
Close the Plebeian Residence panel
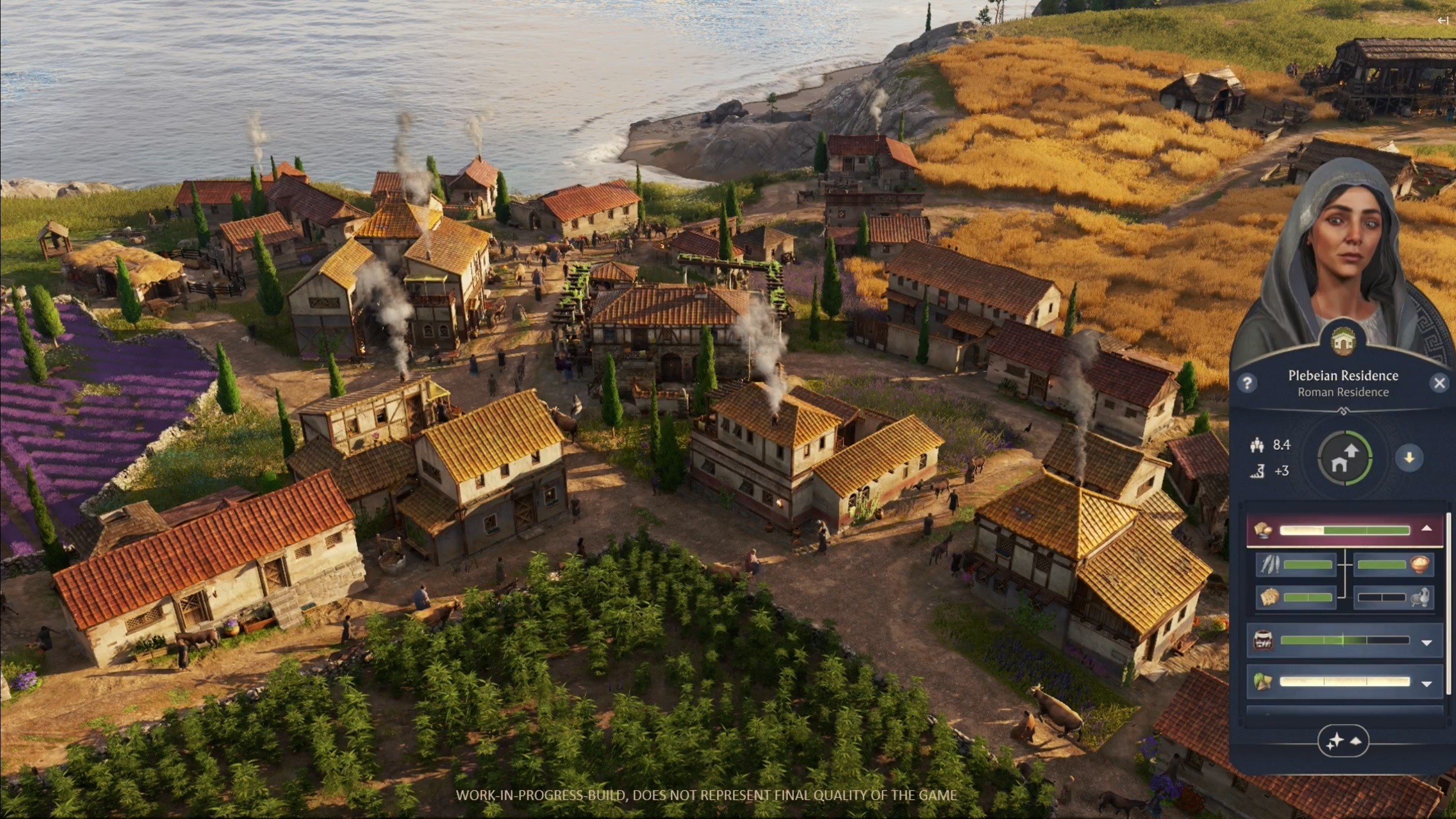point(1439,383)
